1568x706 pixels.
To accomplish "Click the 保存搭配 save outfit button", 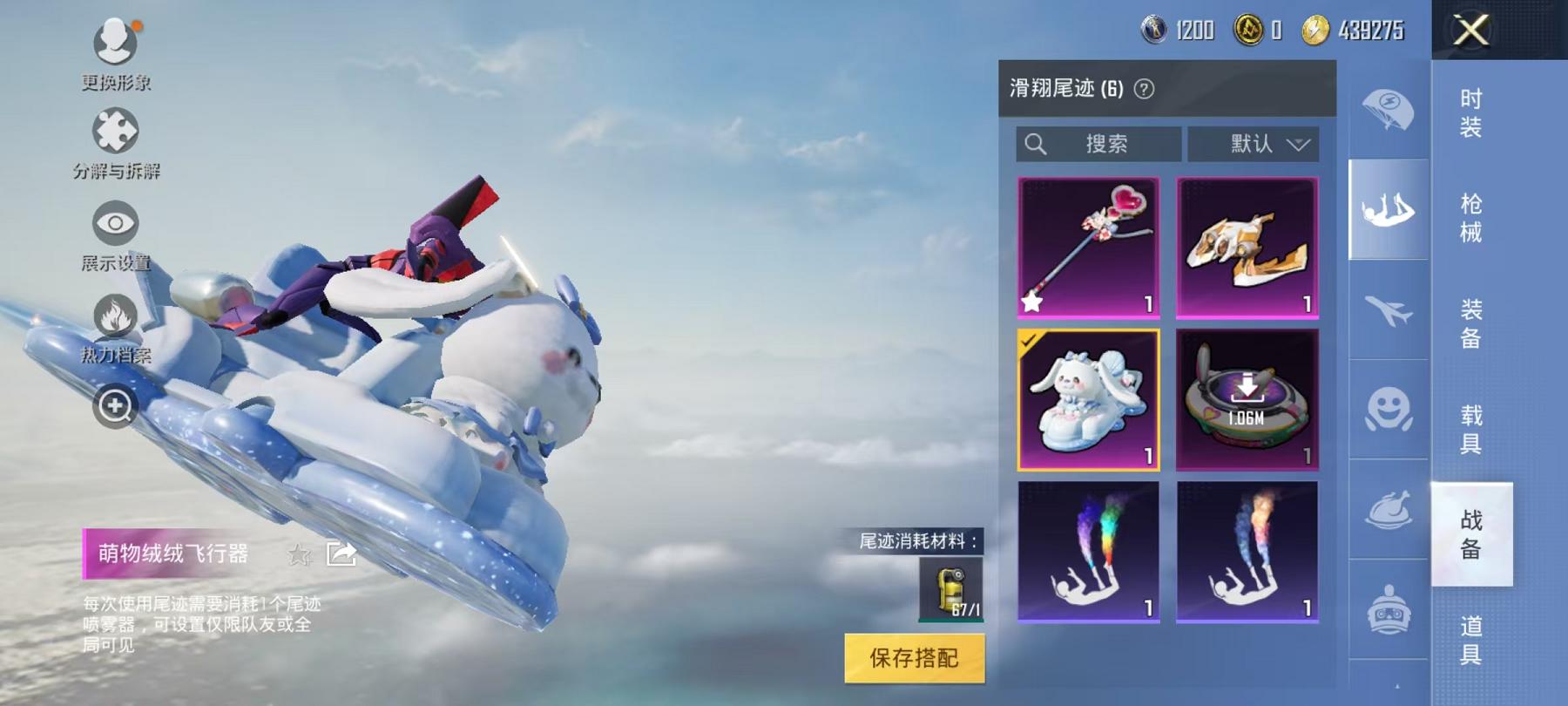I will [915, 662].
